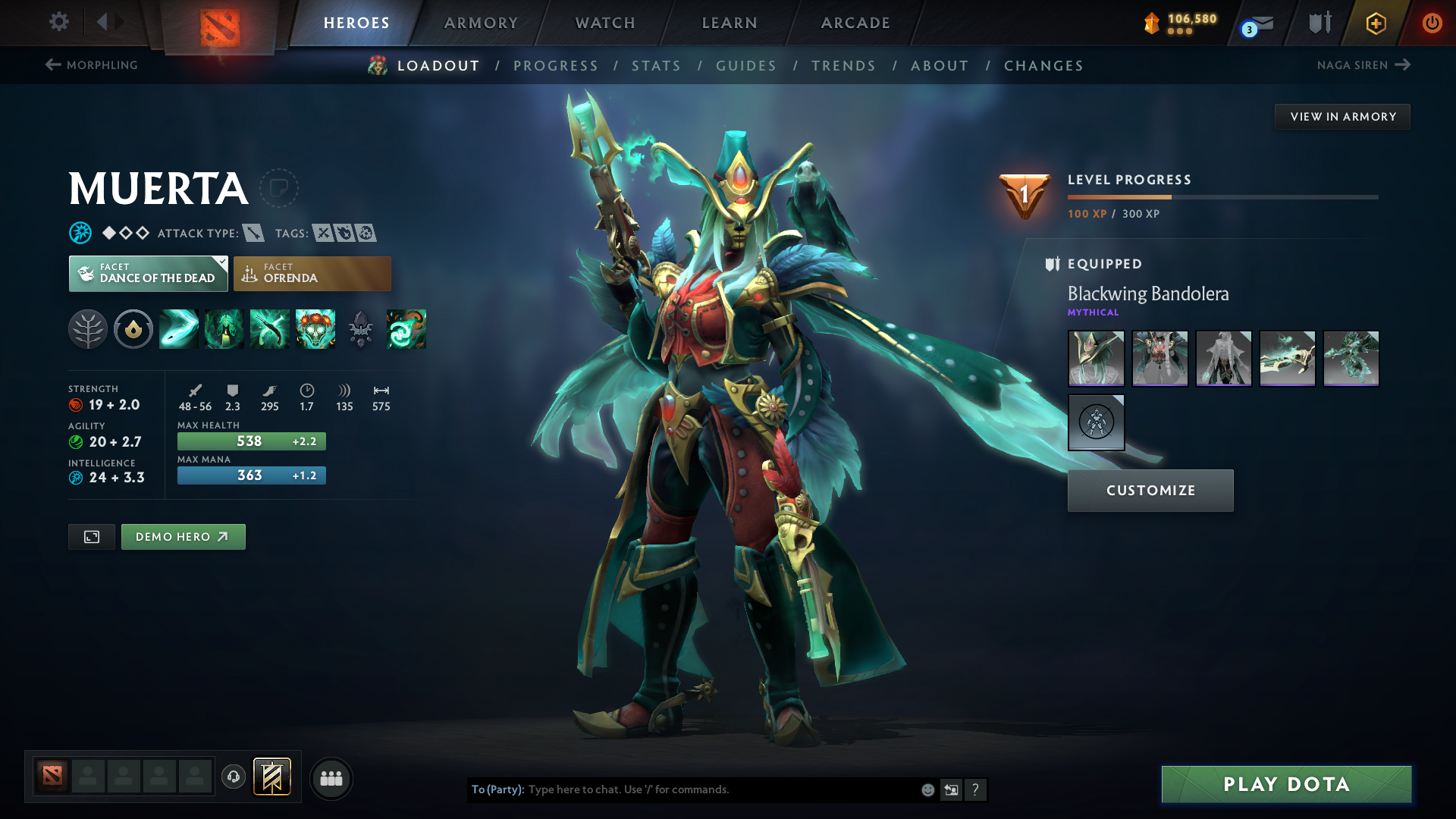Select the first Blackwing Bandolera item thumbnail
This screenshot has height=819, width=1456.
tap(1096, 358)
